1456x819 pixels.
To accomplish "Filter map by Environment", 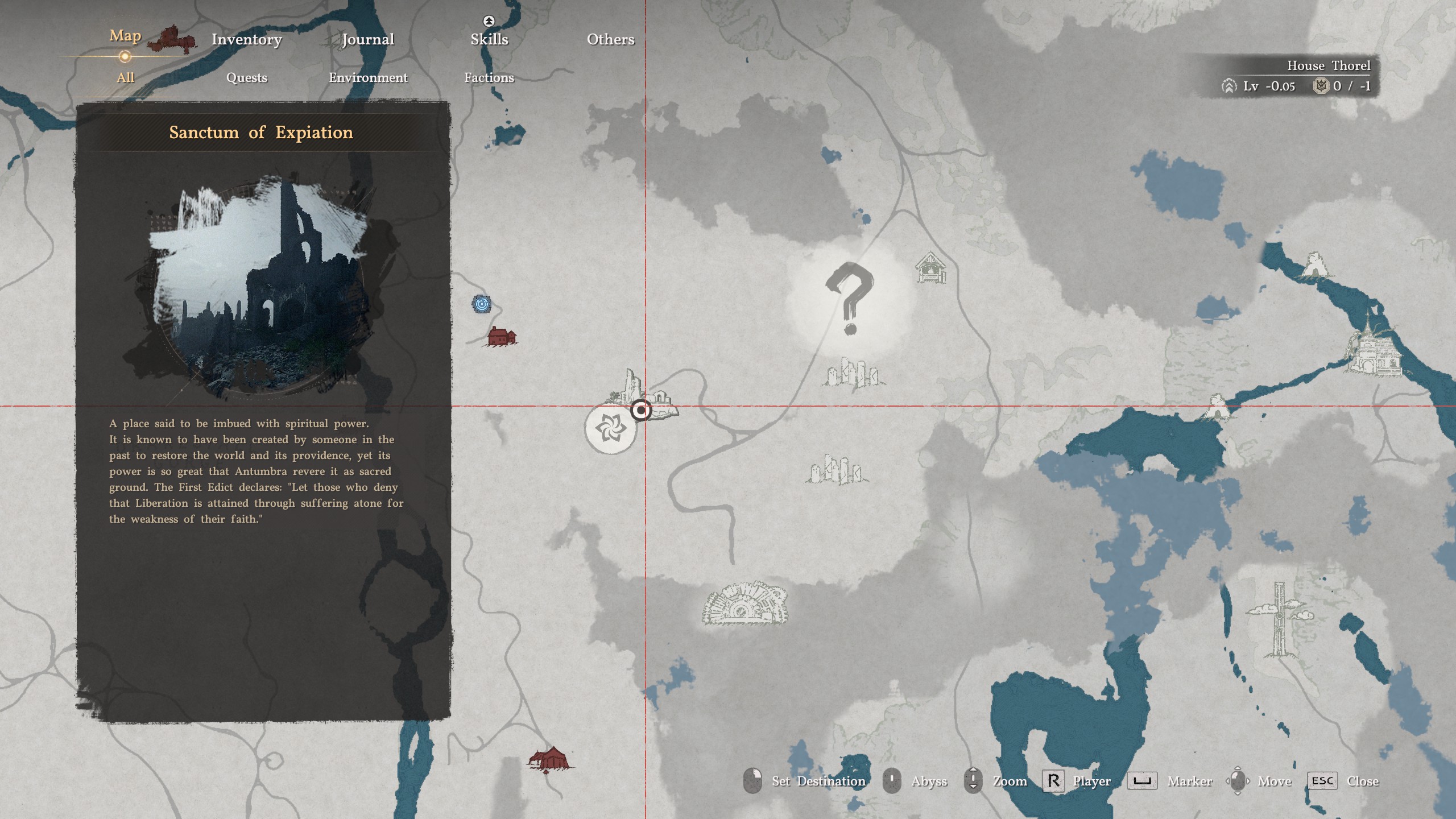I will 368,78.
